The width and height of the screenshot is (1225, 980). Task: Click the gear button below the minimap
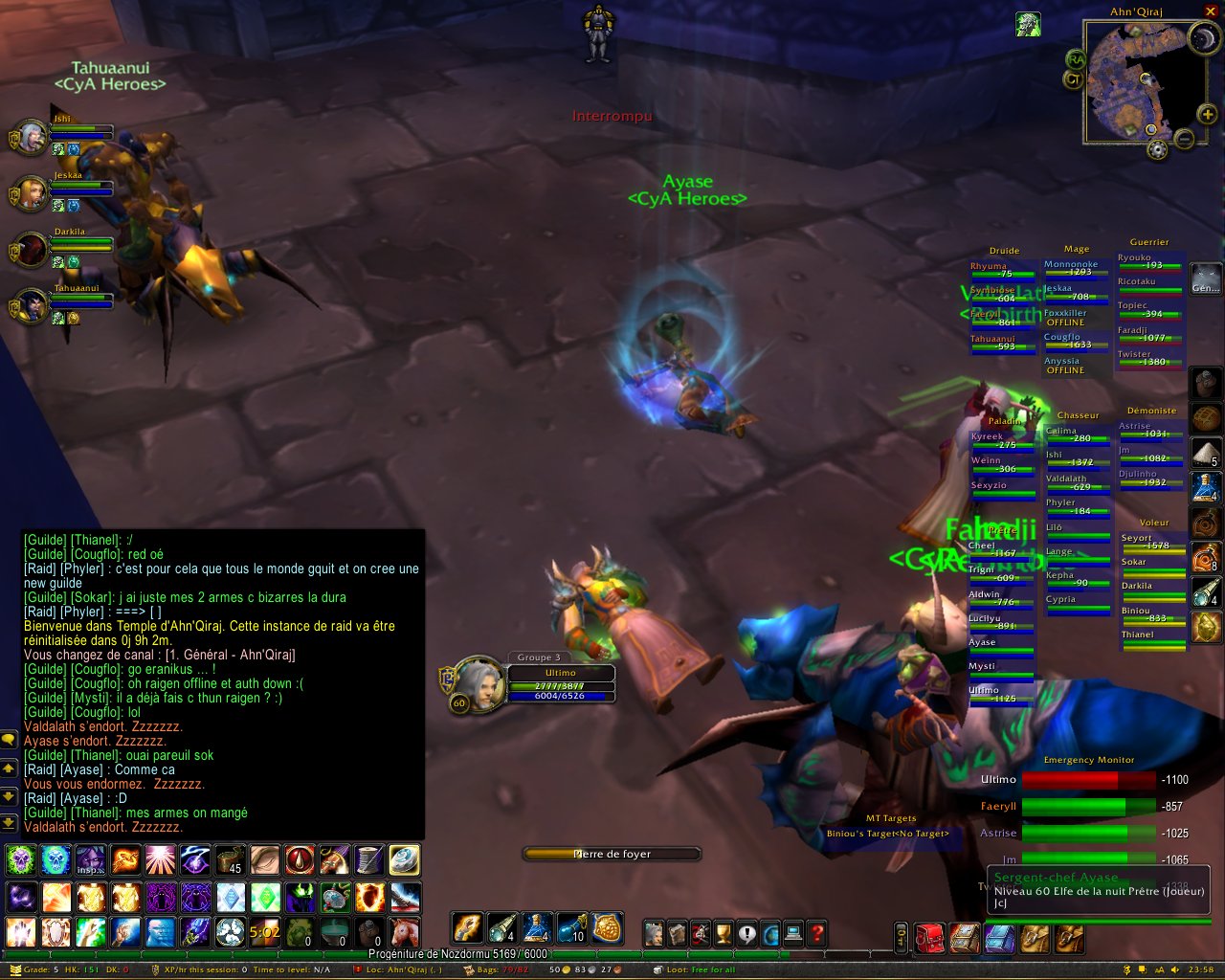1157,149
